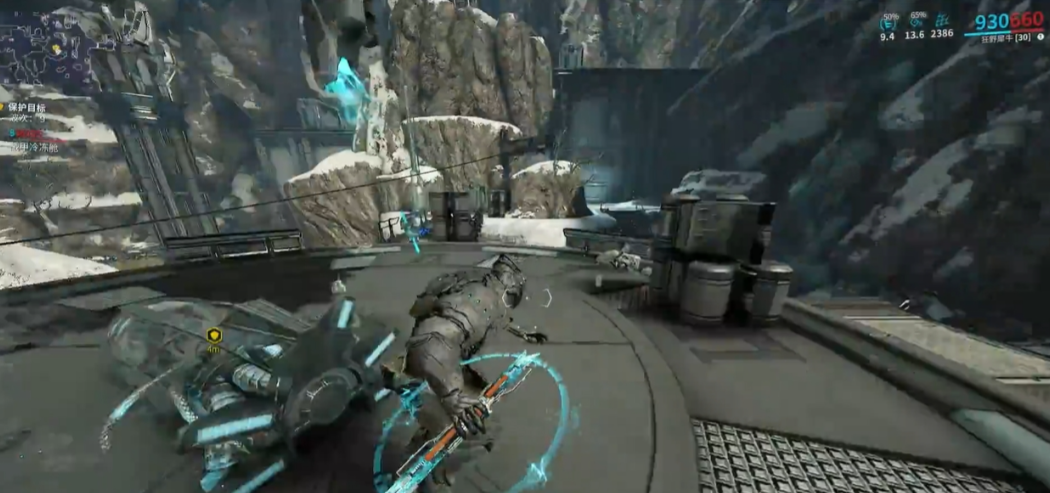This screenshot has width=1050, height=493.
Task: Click the buff icon above 2386
Action: point(942,20)
